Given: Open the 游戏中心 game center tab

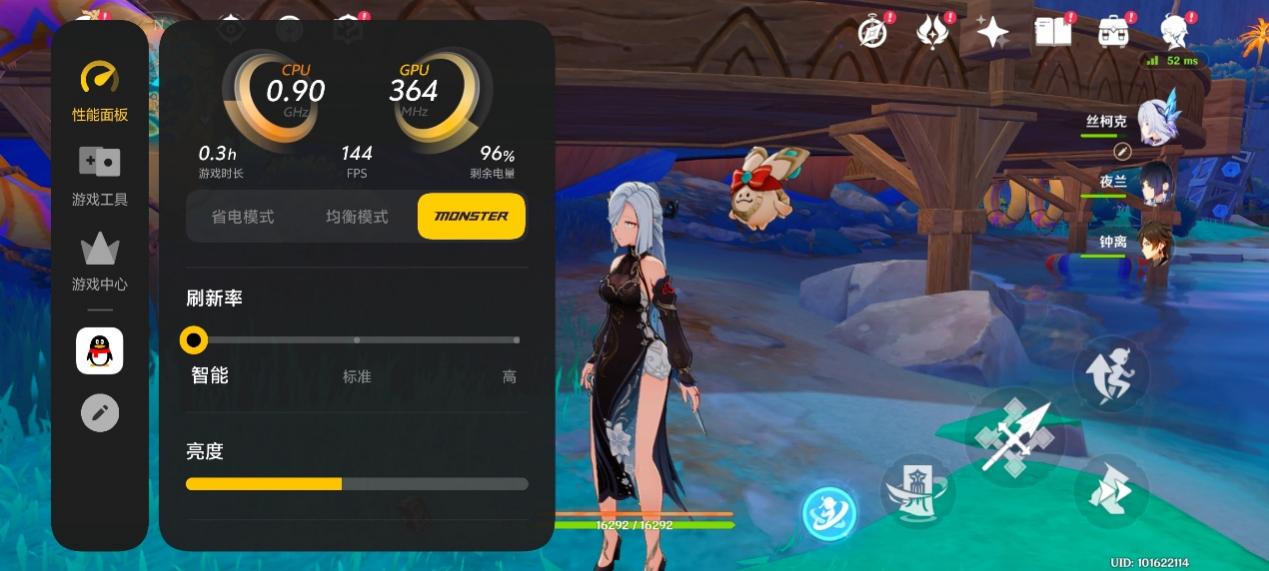Looking at the screenshot, I should (x=100, y=261).
